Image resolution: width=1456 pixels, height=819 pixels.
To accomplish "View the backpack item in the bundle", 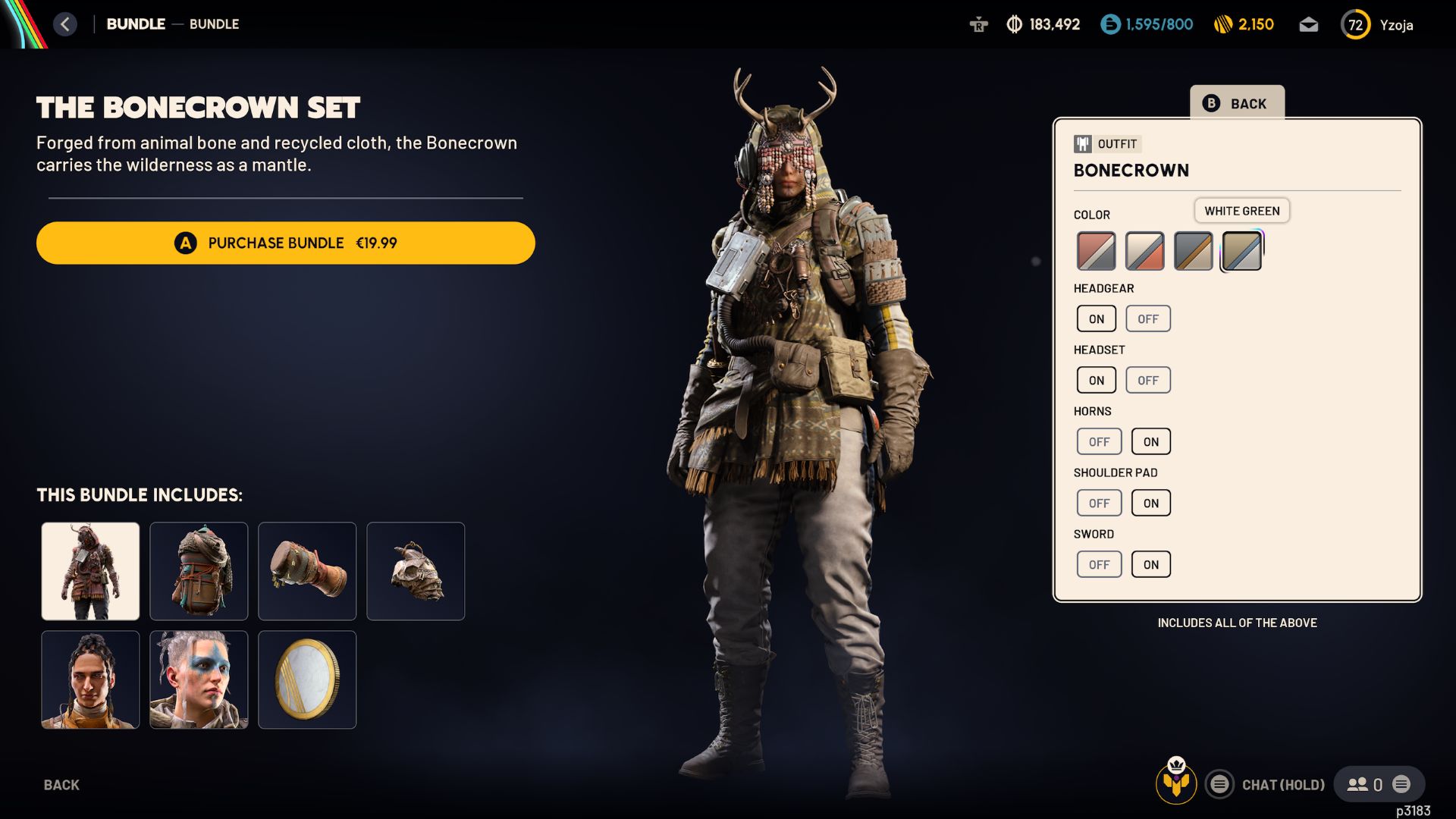I will pyautogui.click(x=199, y=571).
